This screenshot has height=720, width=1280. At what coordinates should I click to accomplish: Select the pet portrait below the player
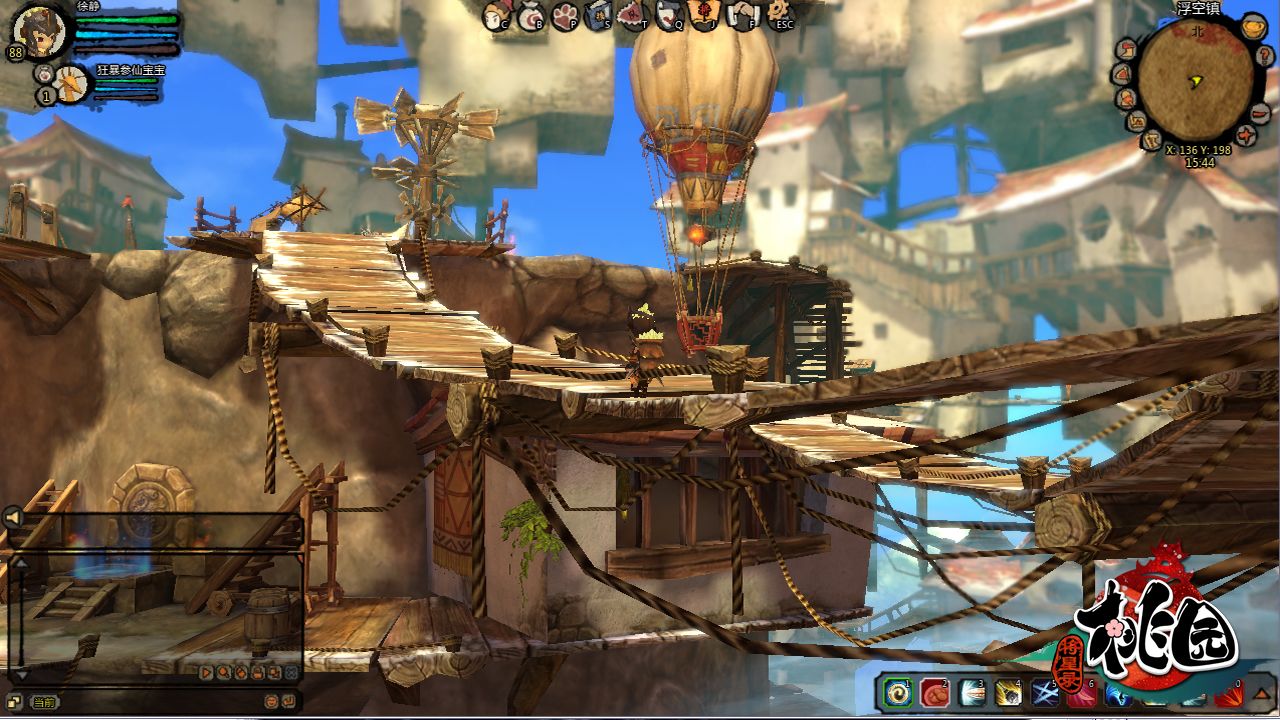tap(70, 85)
